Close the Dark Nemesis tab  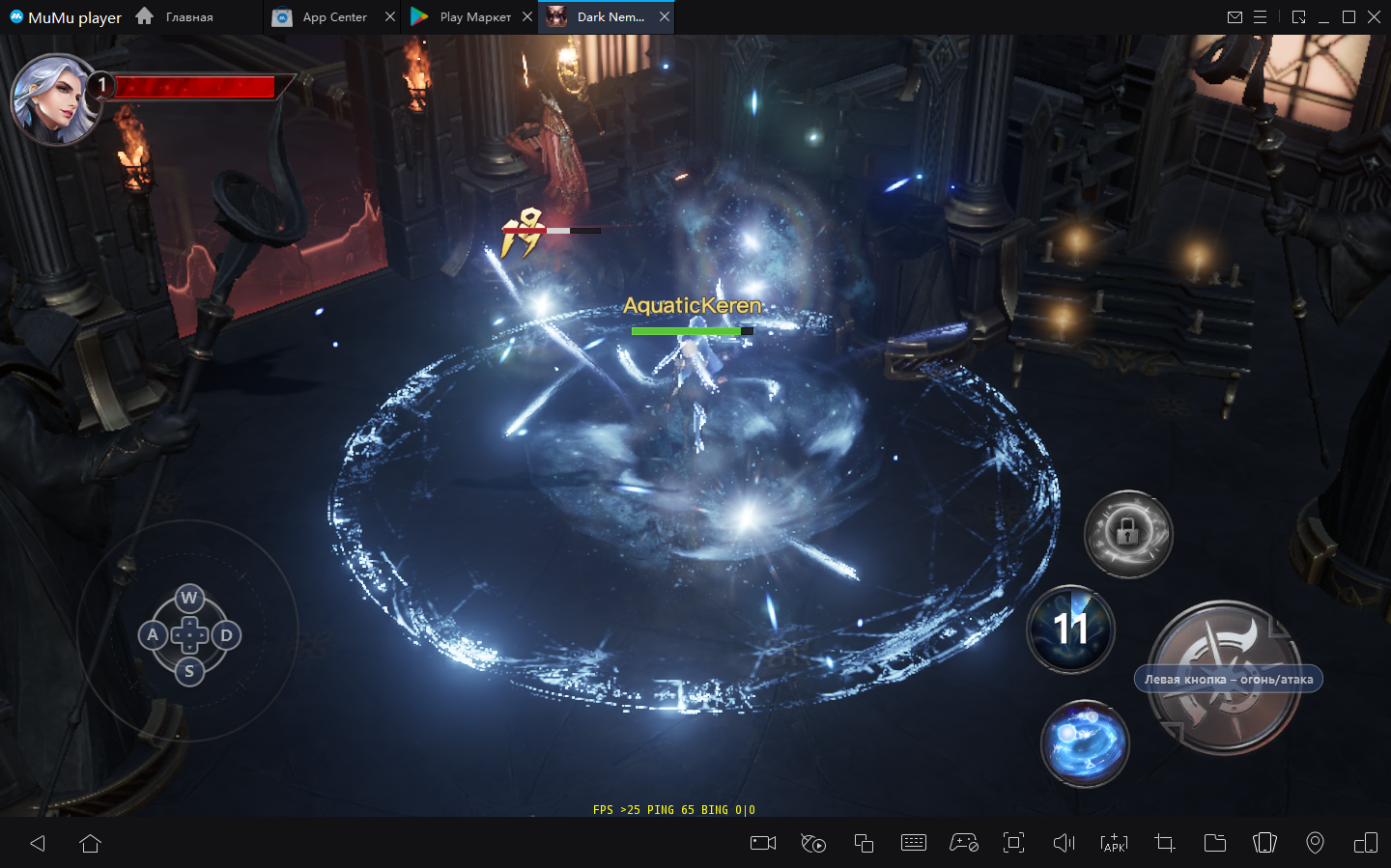(665, 17)
